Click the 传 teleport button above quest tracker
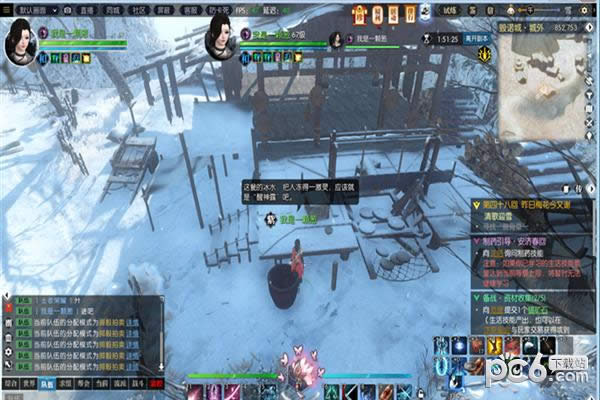The height and width of the screenshot is (400, 600). click(578, 188)
